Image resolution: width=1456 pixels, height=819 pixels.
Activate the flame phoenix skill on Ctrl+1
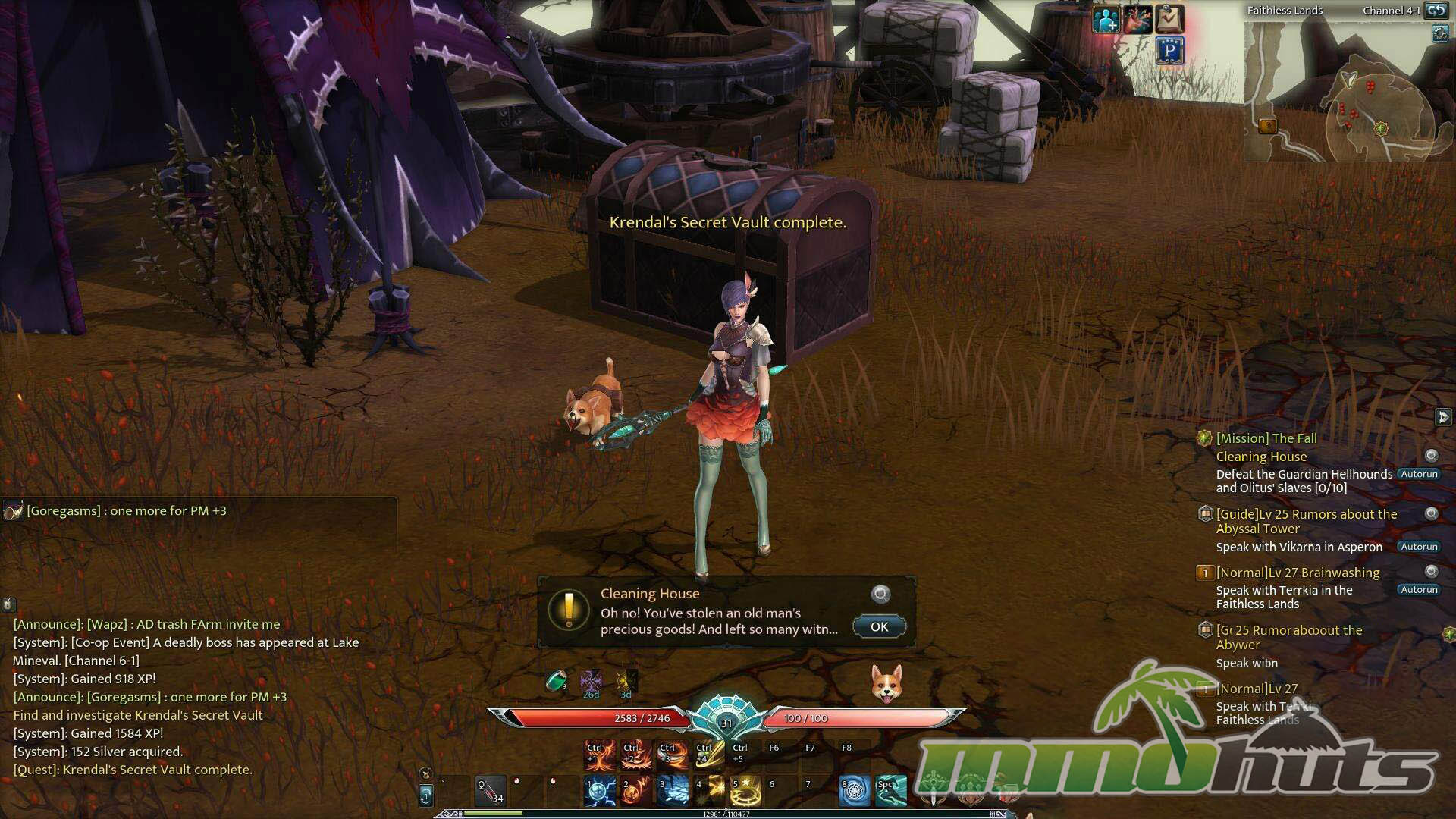(x=600, y=754)
